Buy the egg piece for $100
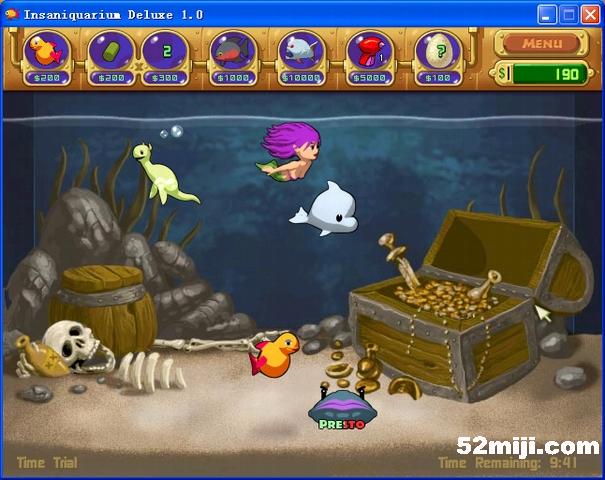This screenshot has height=480, width=605. coord(438,52)
